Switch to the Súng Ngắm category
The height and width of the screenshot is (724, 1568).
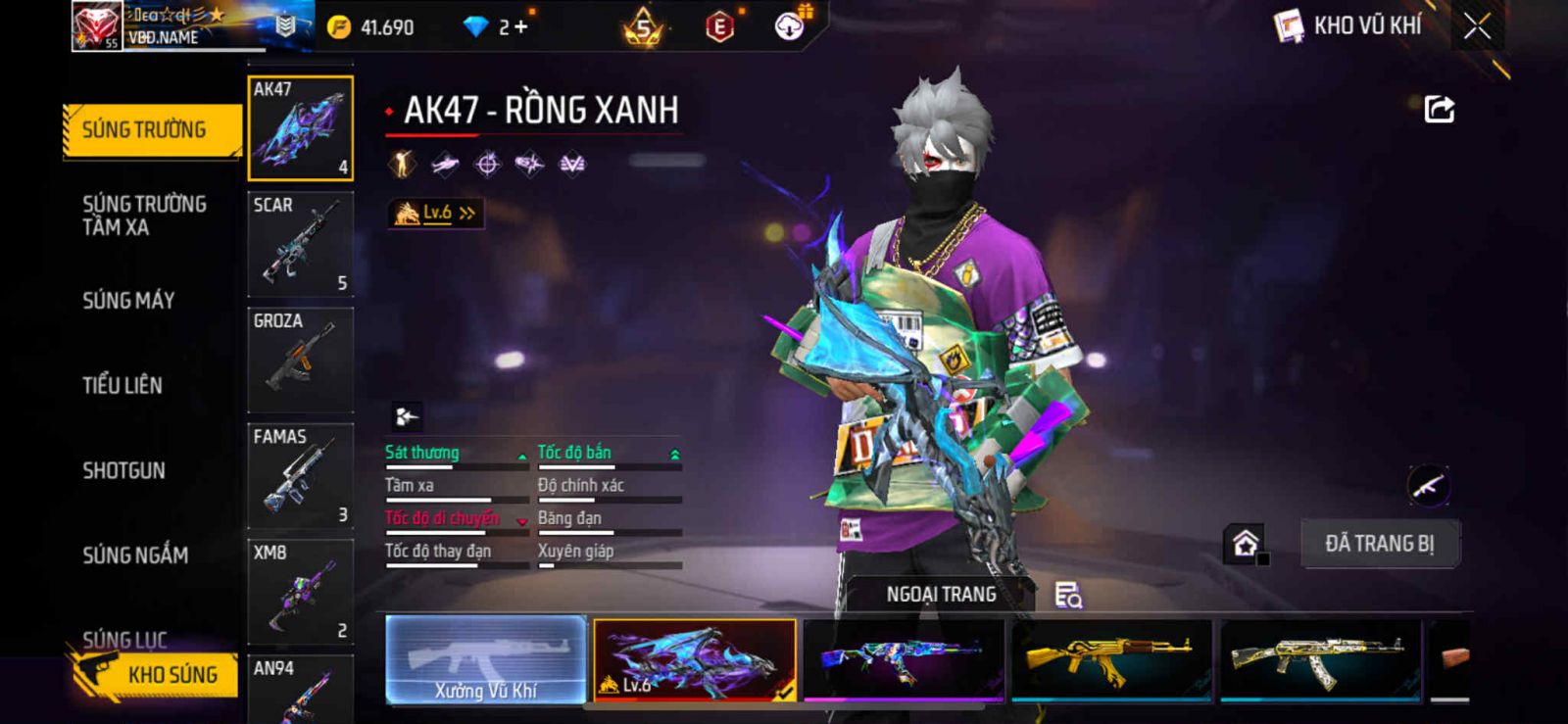(x=135, y=555)
